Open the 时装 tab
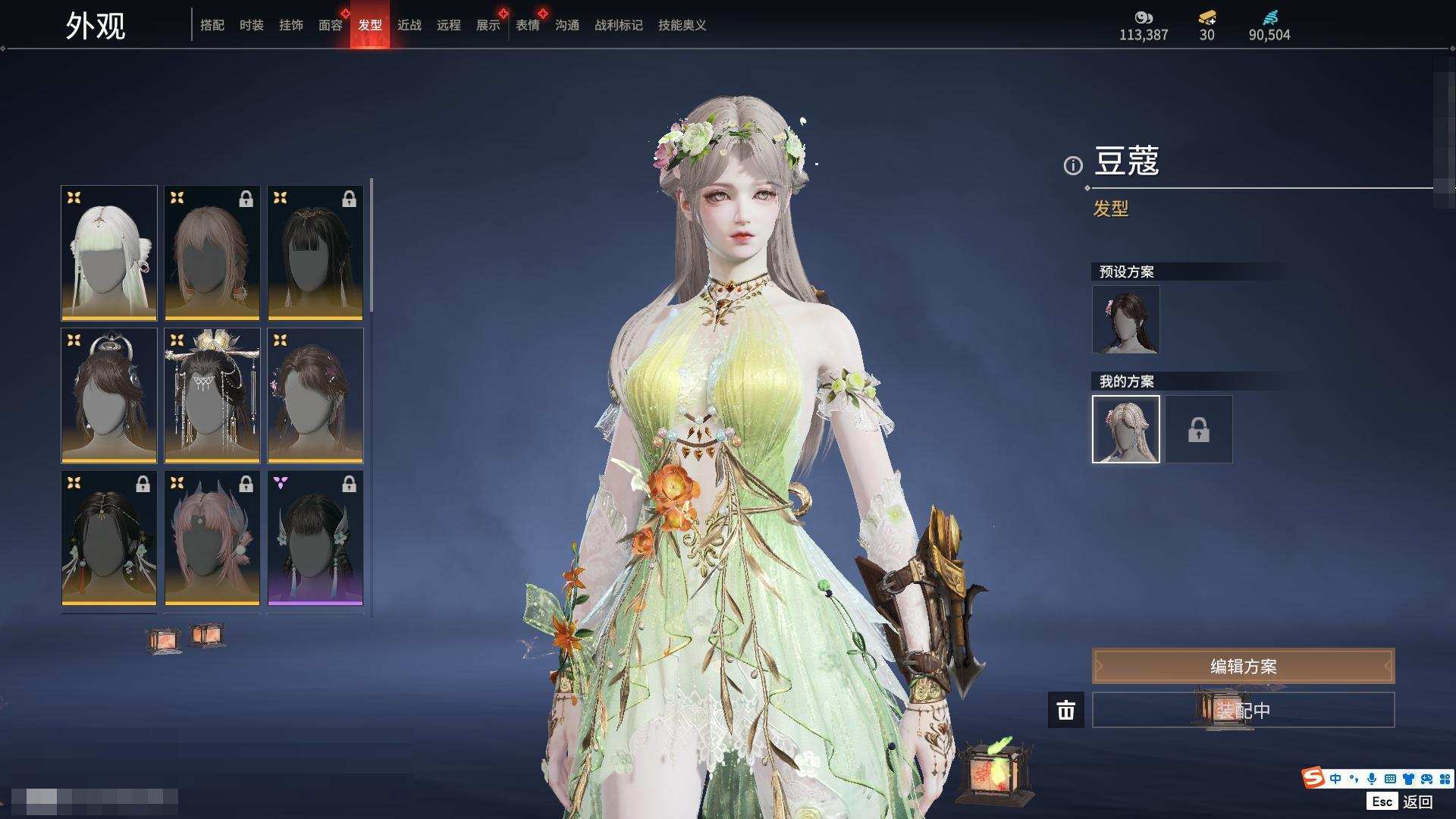Screen dimensions: 1456x819 (251, 25)
